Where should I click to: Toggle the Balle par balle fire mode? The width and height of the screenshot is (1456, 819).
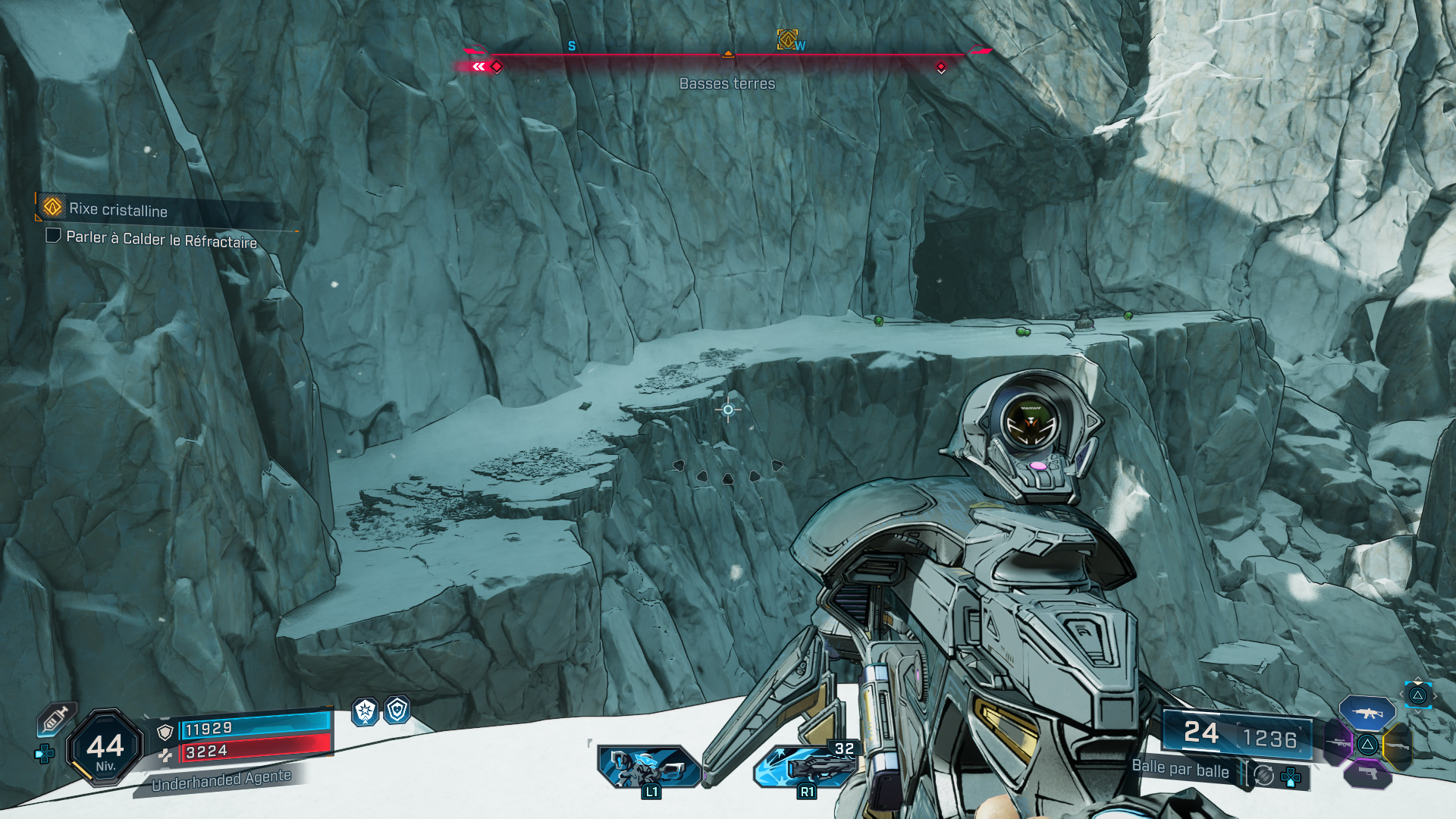1180,769
